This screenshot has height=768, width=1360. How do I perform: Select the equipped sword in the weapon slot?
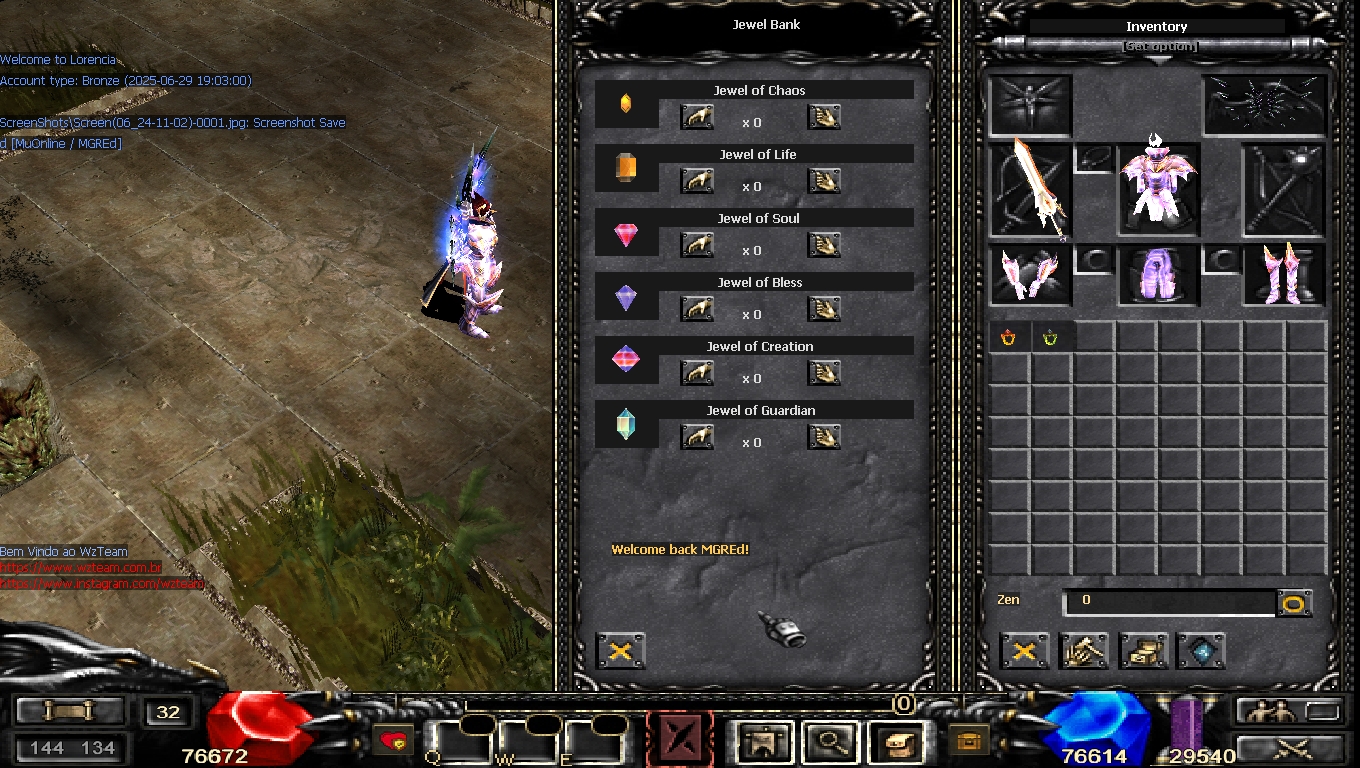pyautogui.click(x=1032, y=188)
